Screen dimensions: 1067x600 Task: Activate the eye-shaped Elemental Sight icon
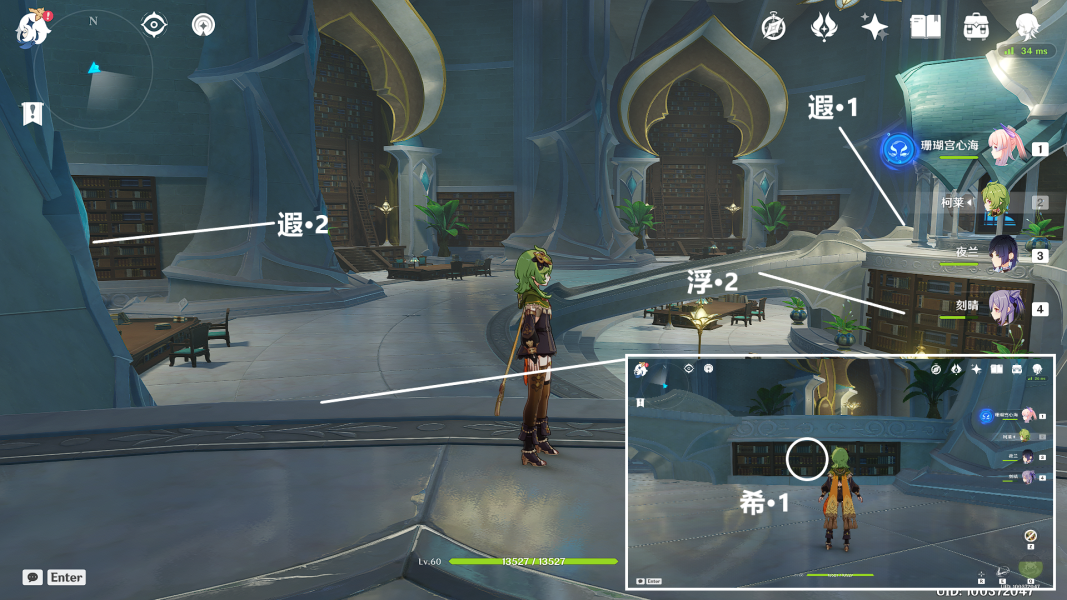click(x=154, y=24)
